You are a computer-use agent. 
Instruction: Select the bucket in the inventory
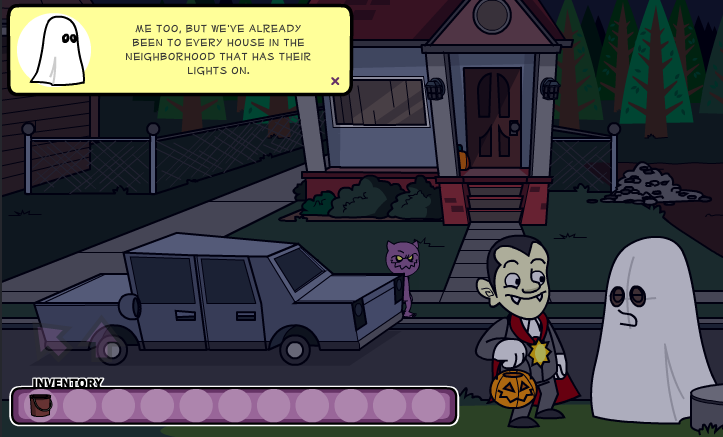coord(40,405)
